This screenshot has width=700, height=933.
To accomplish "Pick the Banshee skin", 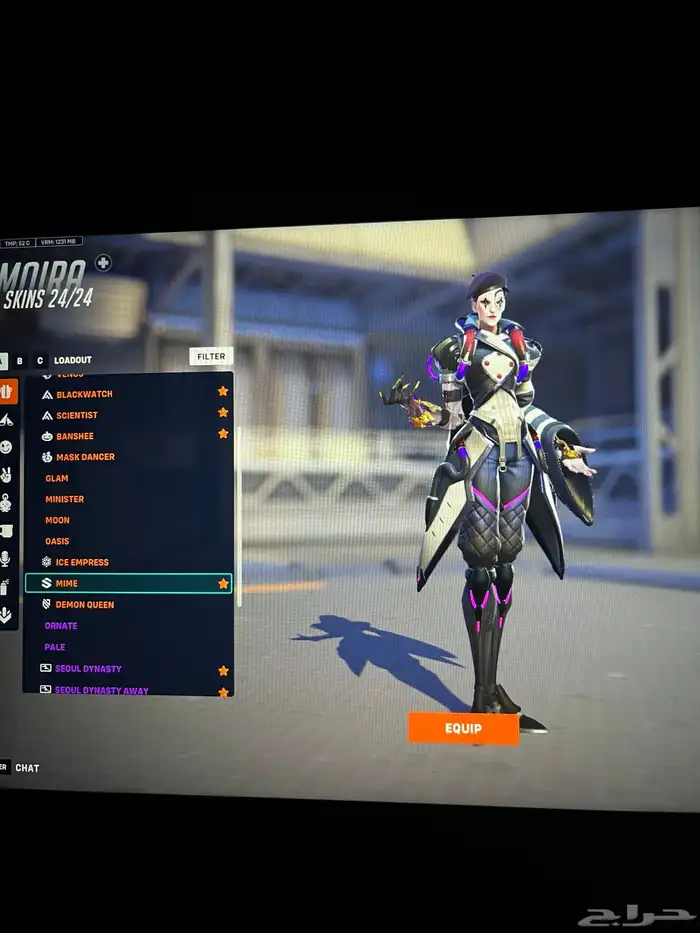I will click(75, 436).
